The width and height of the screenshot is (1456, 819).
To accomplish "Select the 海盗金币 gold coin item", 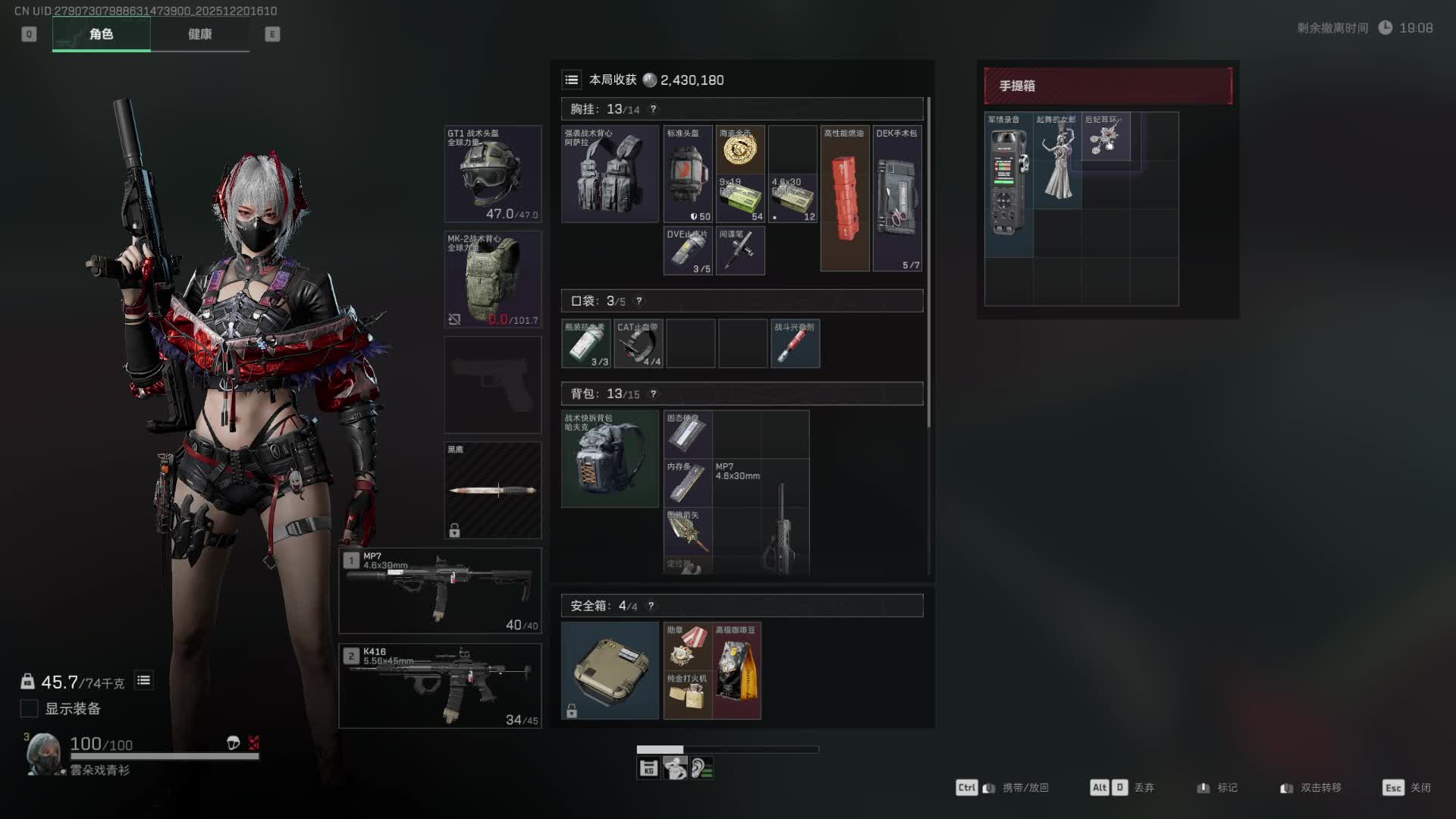I will 740,149.
